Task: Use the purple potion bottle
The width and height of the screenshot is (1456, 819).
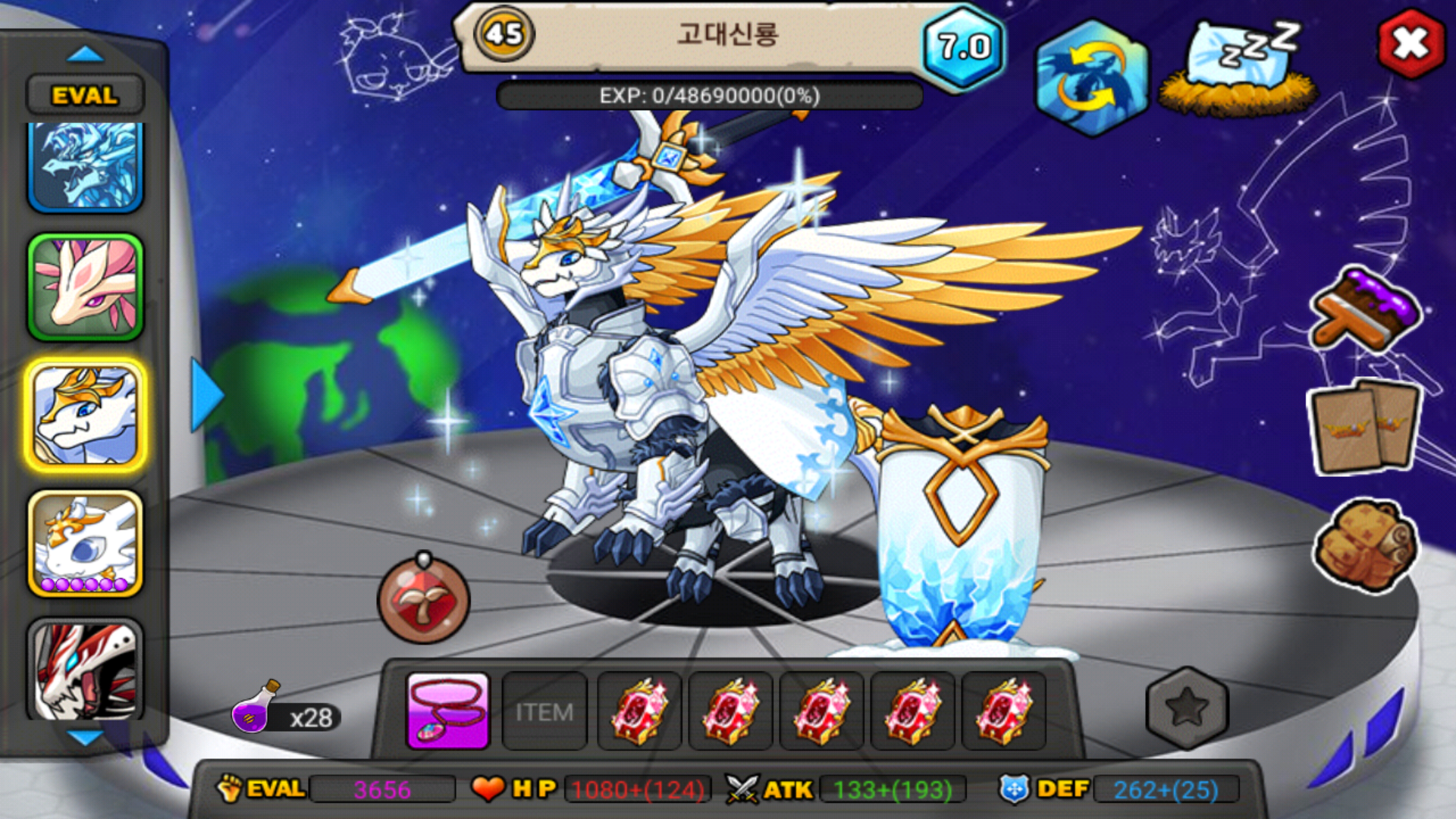Action: [256, 709]
